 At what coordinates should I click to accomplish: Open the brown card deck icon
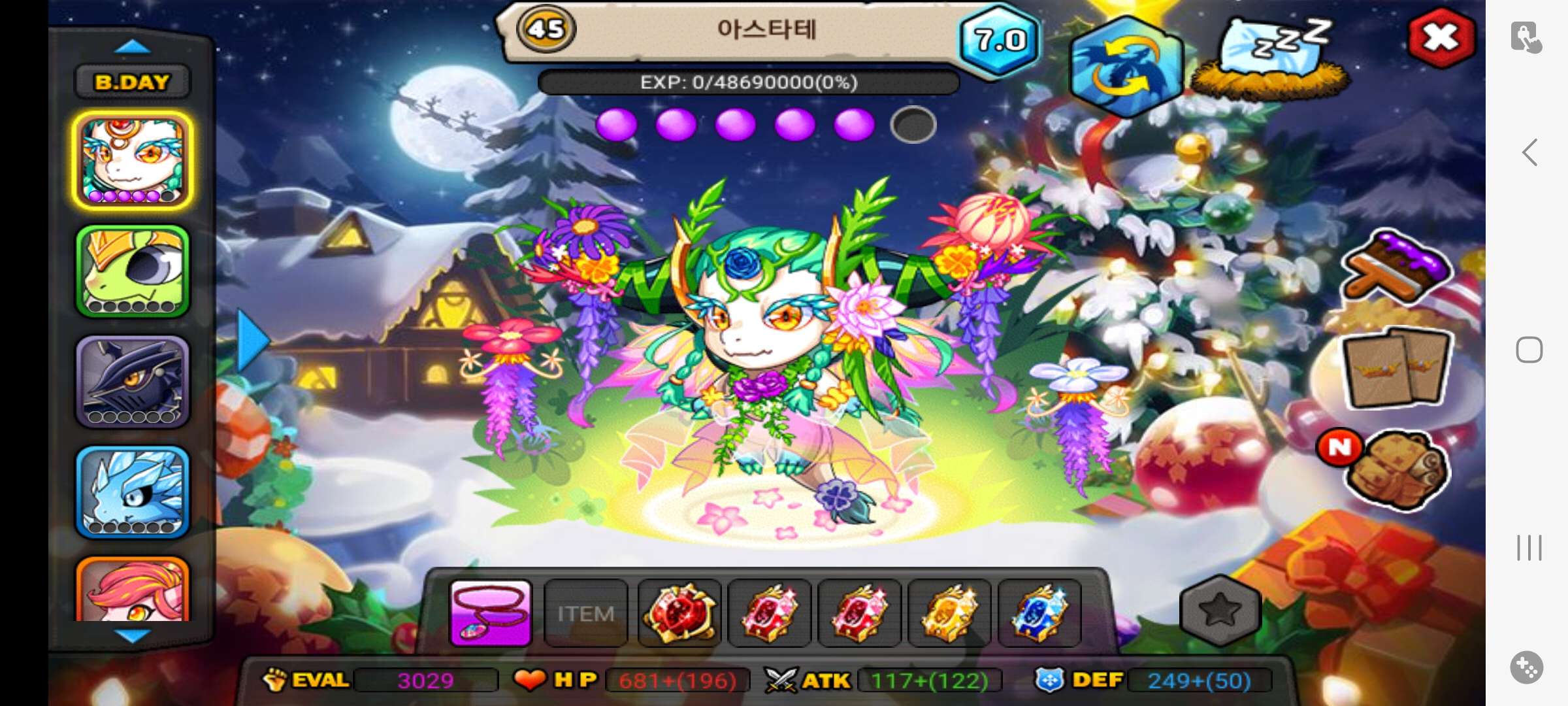coord(1397,367)
